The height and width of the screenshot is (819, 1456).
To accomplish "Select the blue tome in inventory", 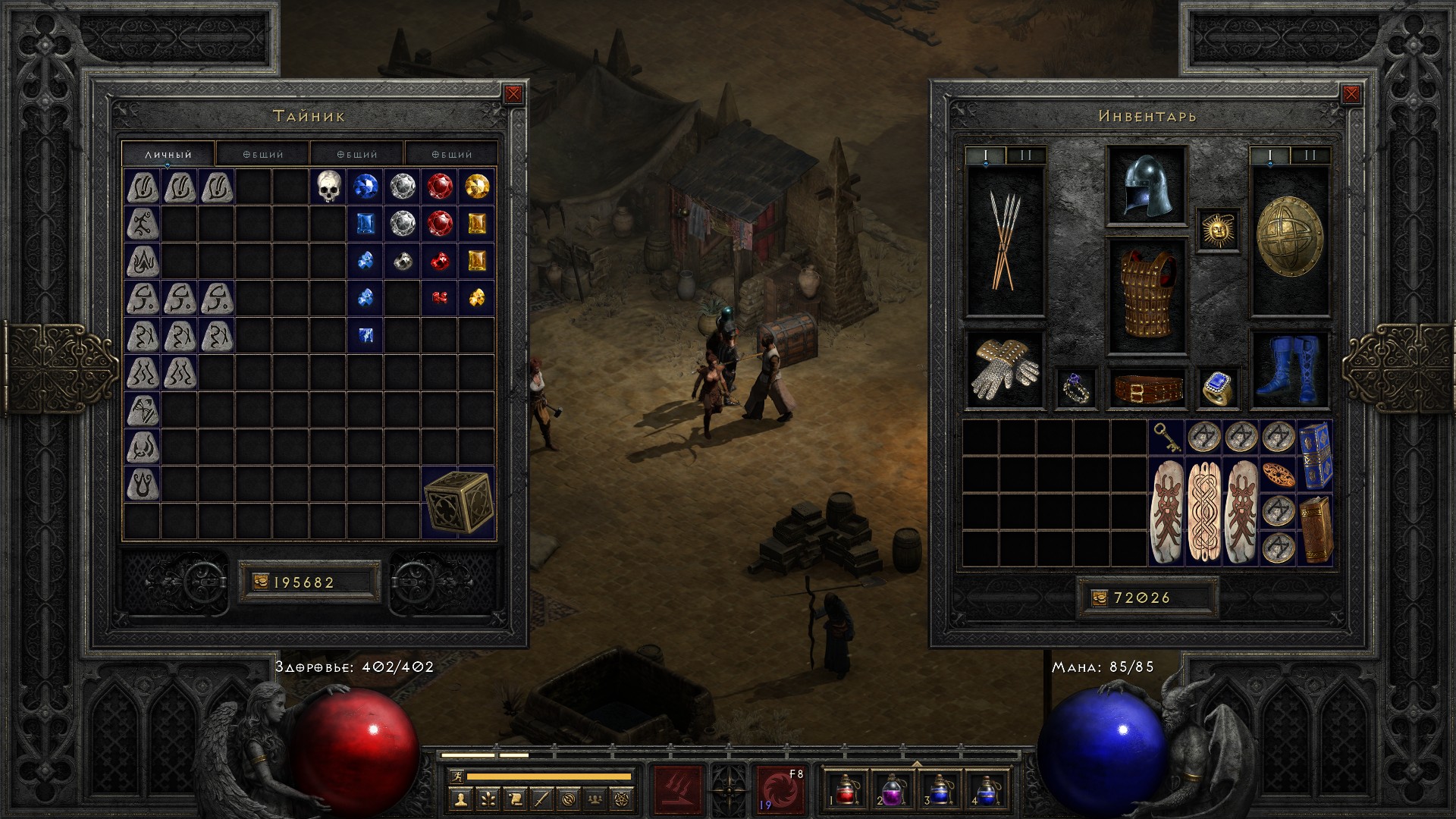I will point(1316,456).
